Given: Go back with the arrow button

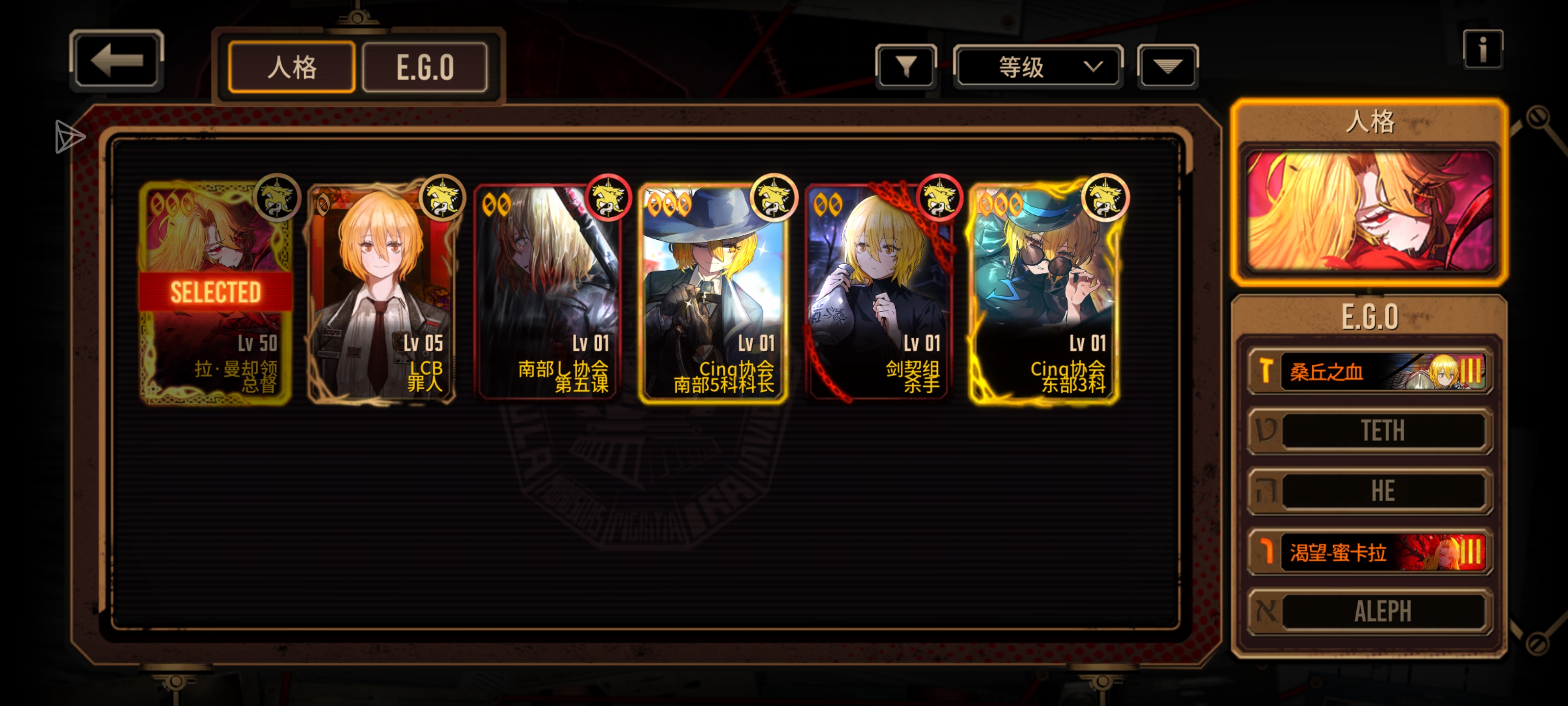Looking at the screenshot, I should (116, 60).
